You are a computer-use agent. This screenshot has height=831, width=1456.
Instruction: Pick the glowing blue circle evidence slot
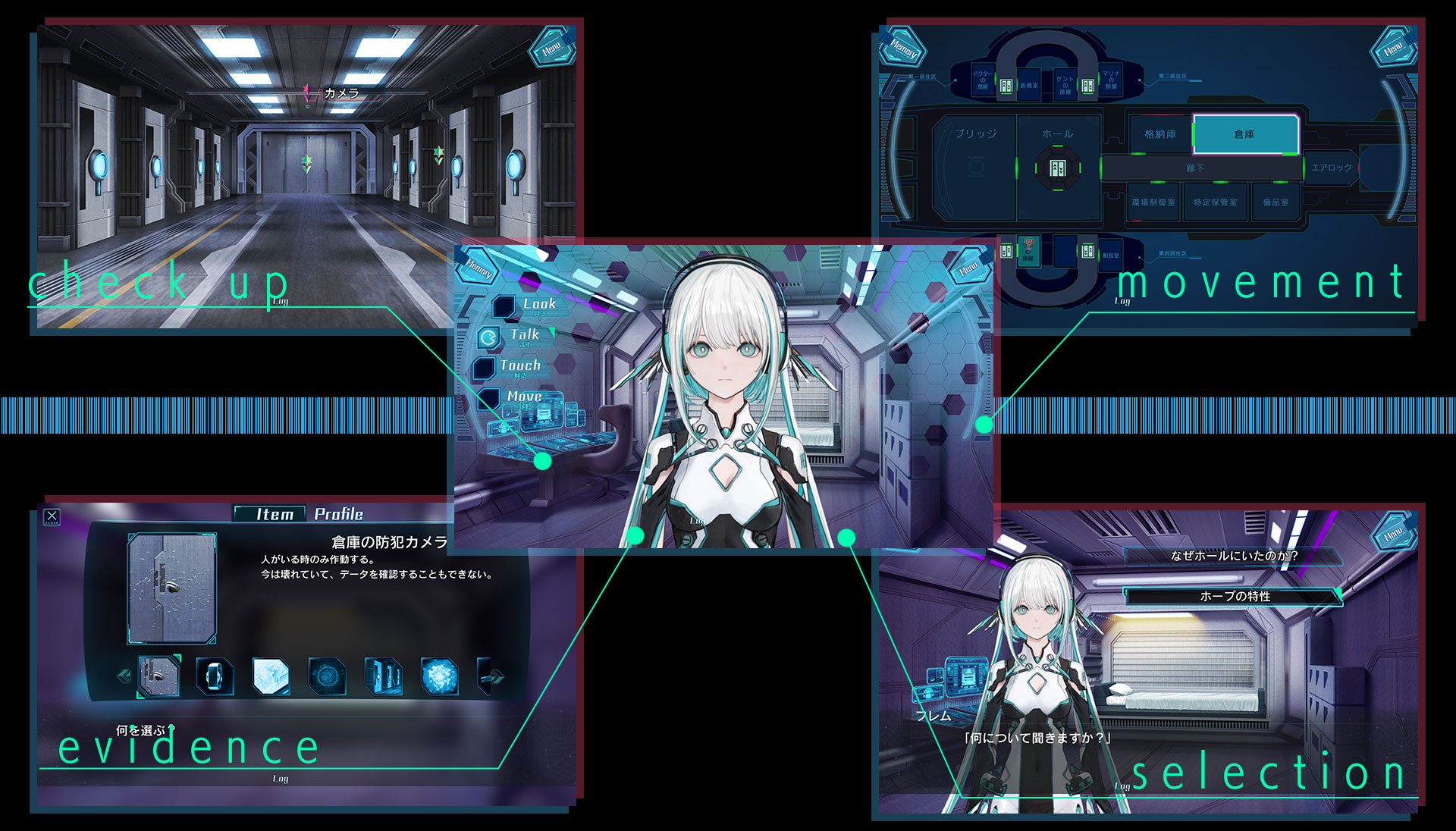(x=327, y=676)
